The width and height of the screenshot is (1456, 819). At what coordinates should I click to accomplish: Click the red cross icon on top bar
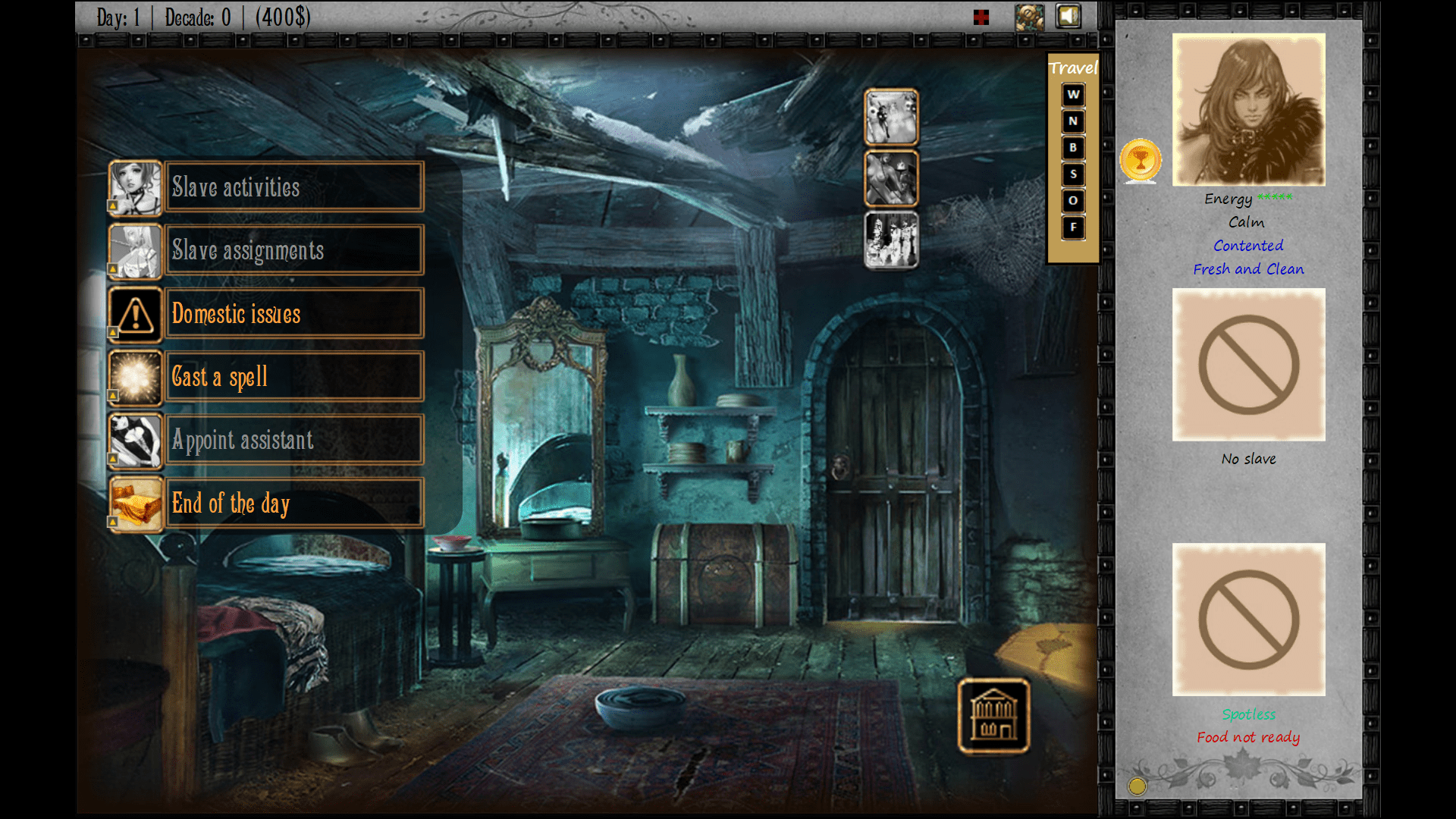(981, 16)
